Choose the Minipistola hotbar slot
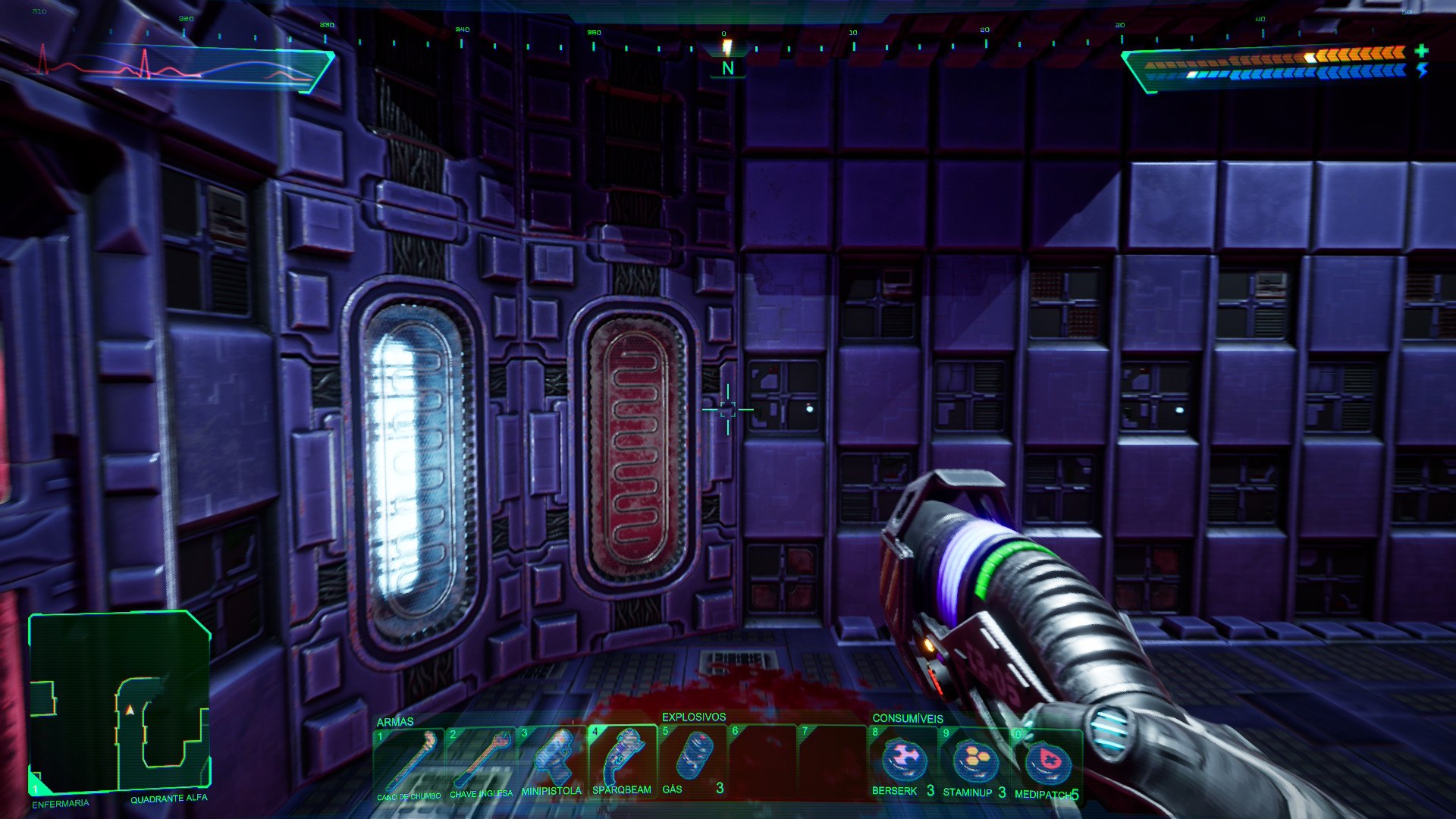Image resolution: width=1456 pixels, height=819 pixels. click(x=552, y=761)
